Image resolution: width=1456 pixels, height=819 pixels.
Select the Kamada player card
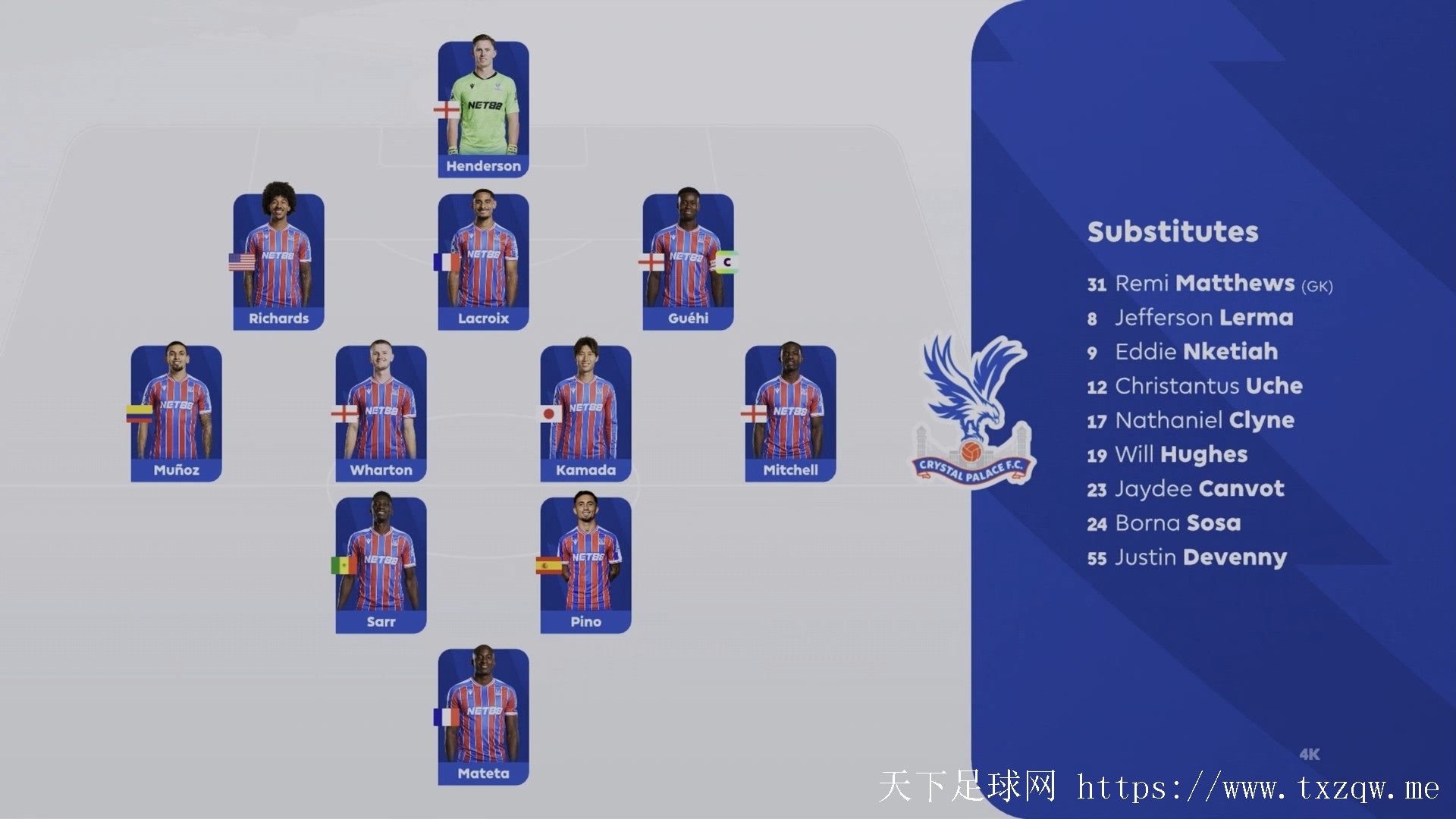tap(585, 413)
